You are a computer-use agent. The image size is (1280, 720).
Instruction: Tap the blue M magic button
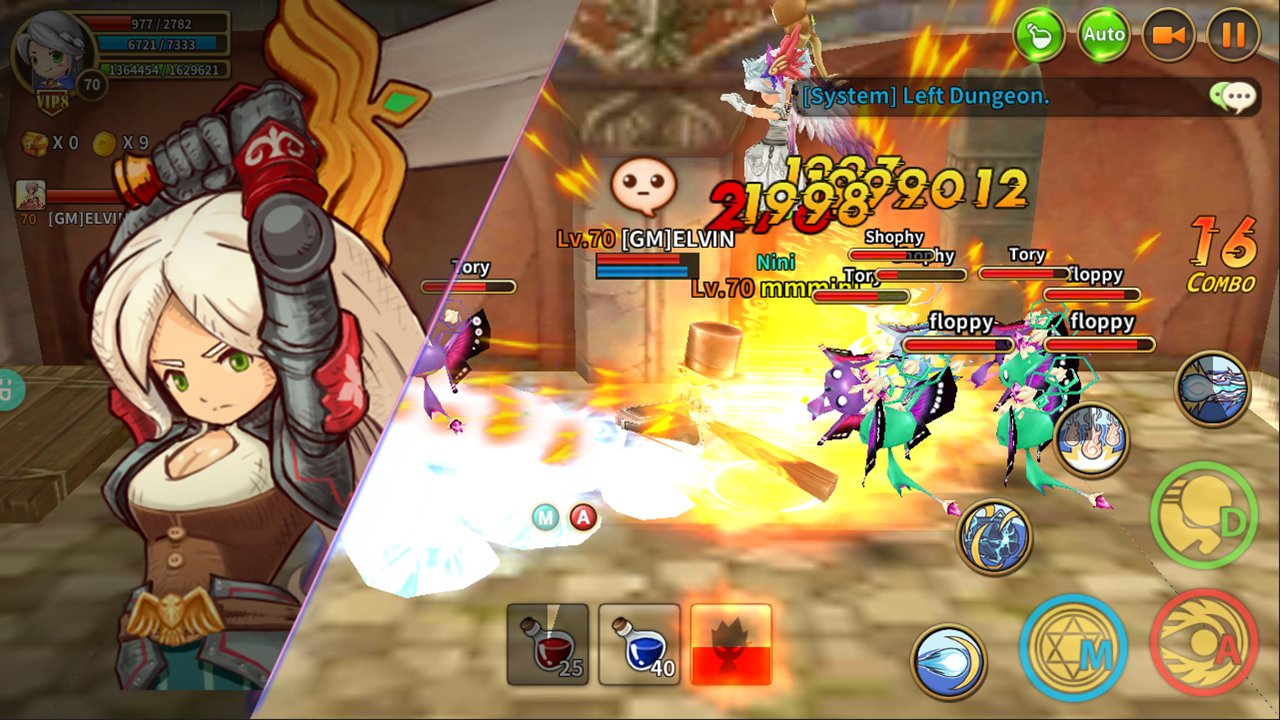pos(1073,647)
